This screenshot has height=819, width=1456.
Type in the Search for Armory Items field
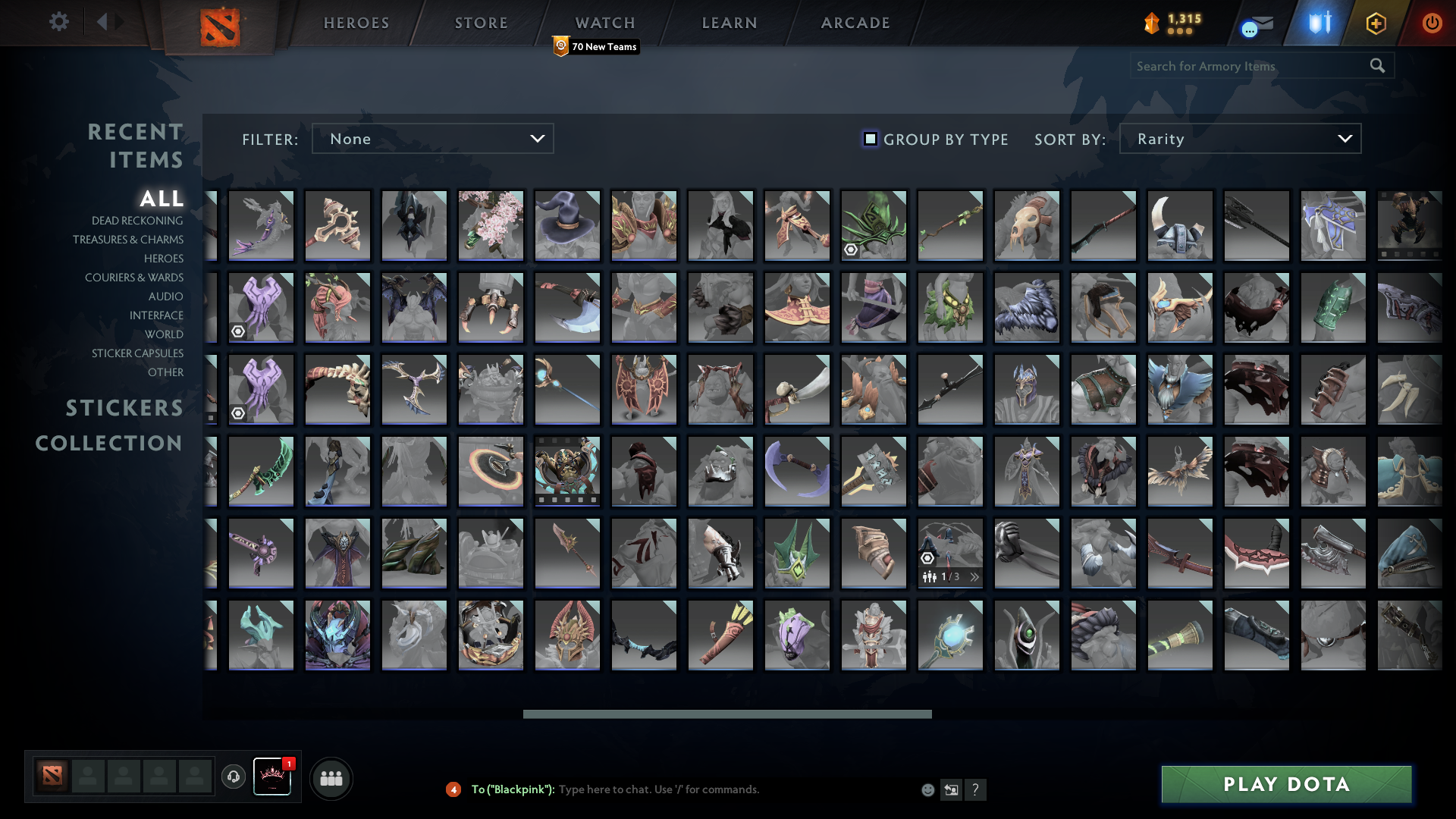(x=1251, y=66)
